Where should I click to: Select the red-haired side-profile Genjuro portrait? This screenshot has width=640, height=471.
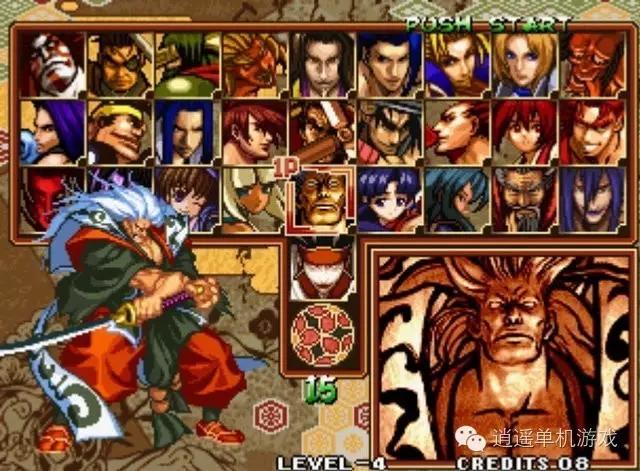[x=455, y=130]
